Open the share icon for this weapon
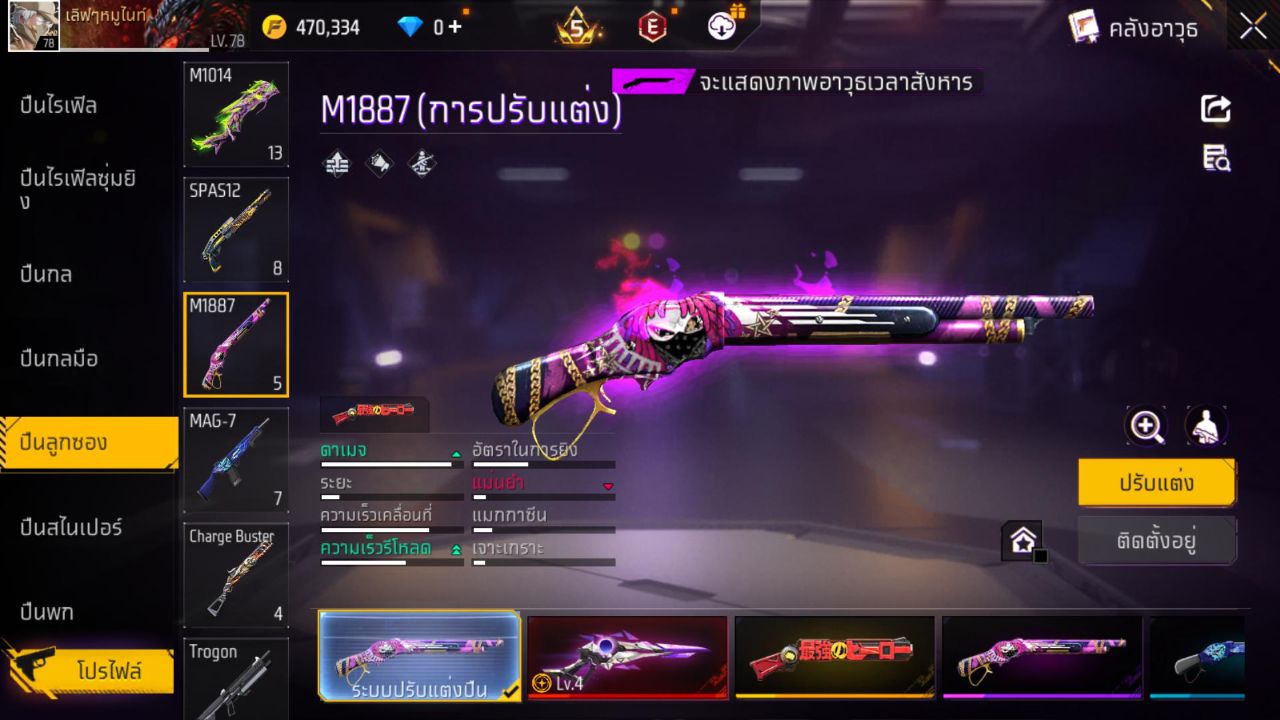The height and width of the screenshot is (720, 1280). click(x=1215, y=110)
